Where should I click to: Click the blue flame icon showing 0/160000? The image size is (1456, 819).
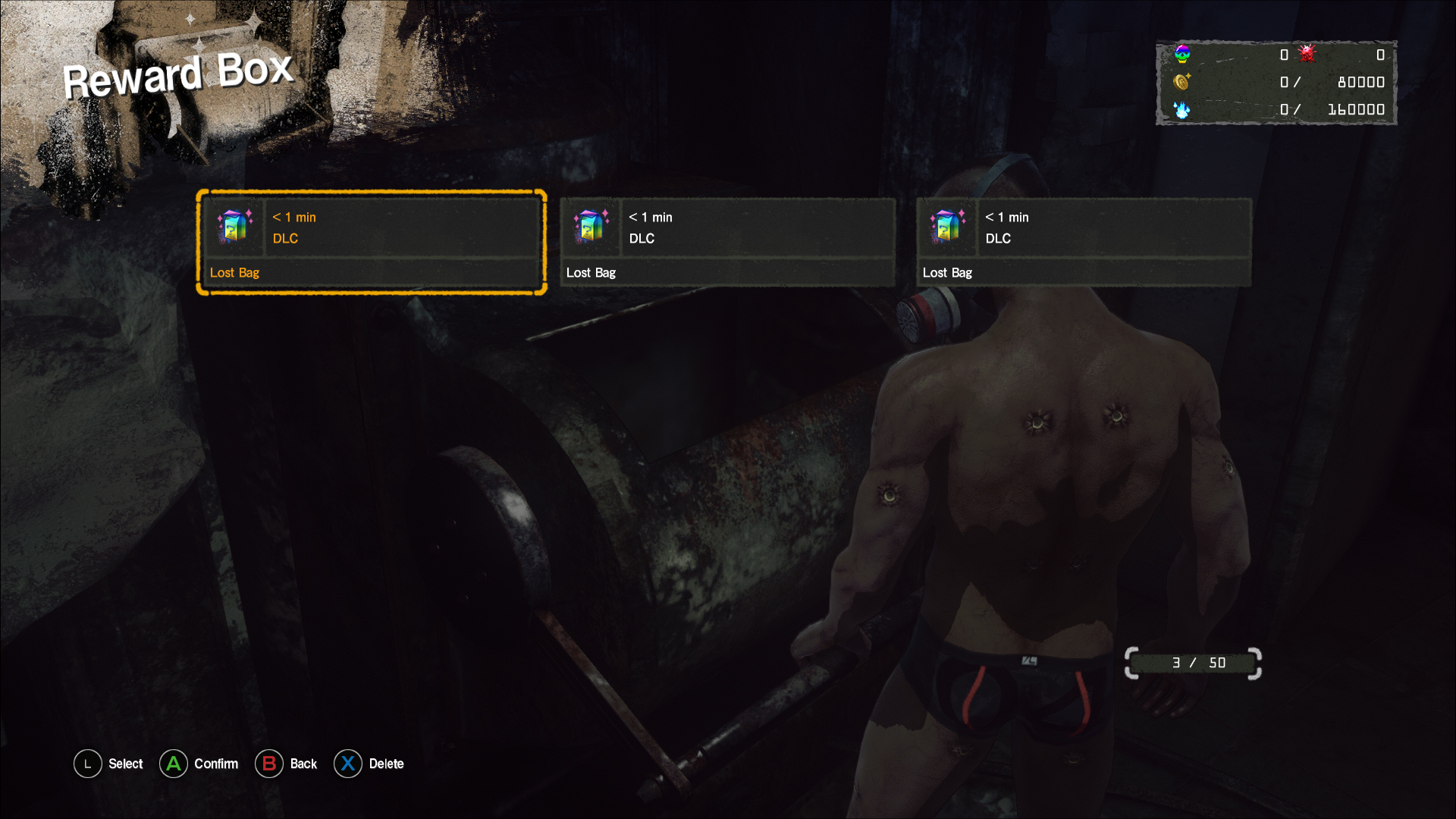1183,110
